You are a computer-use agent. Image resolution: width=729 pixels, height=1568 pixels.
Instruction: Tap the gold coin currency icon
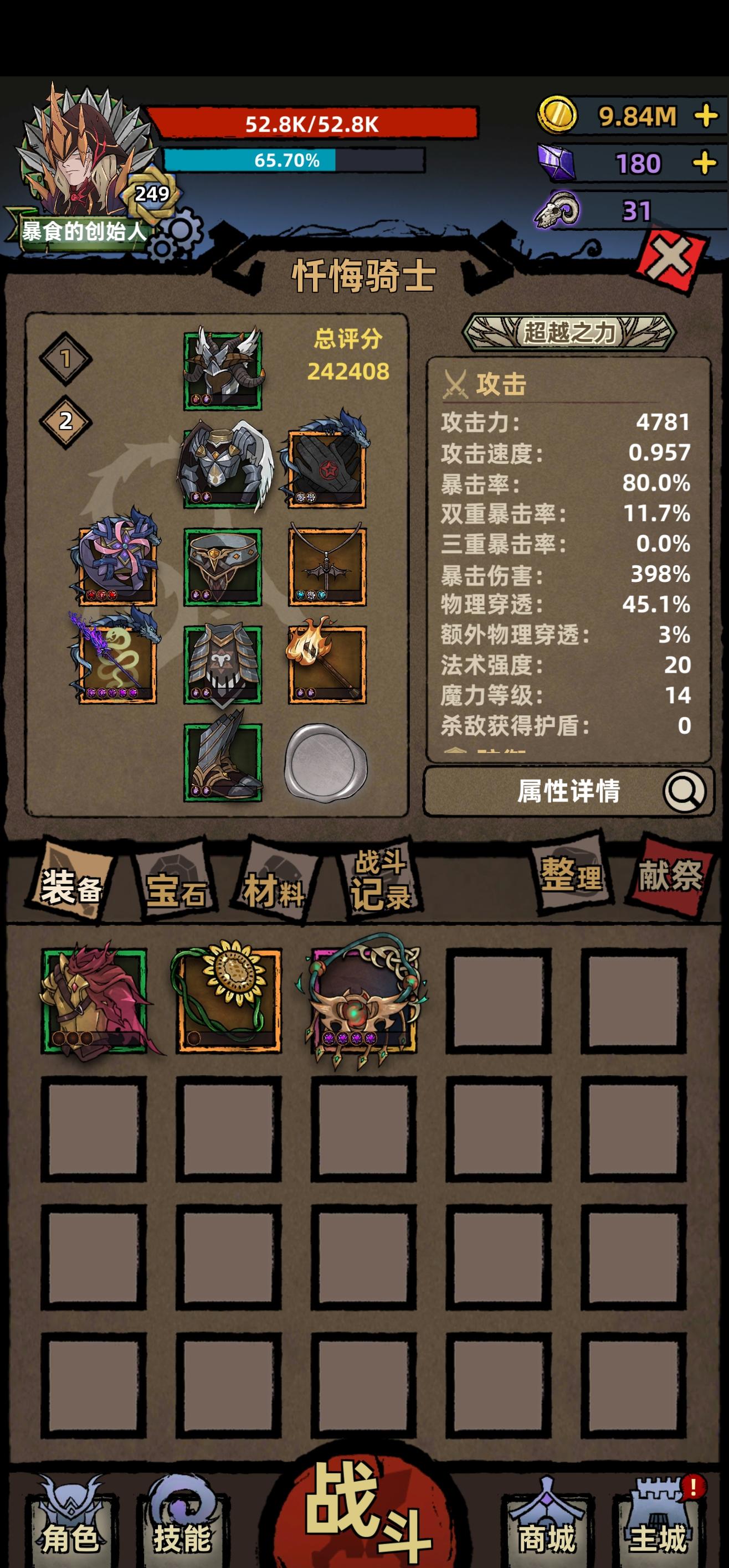point(558,114)
